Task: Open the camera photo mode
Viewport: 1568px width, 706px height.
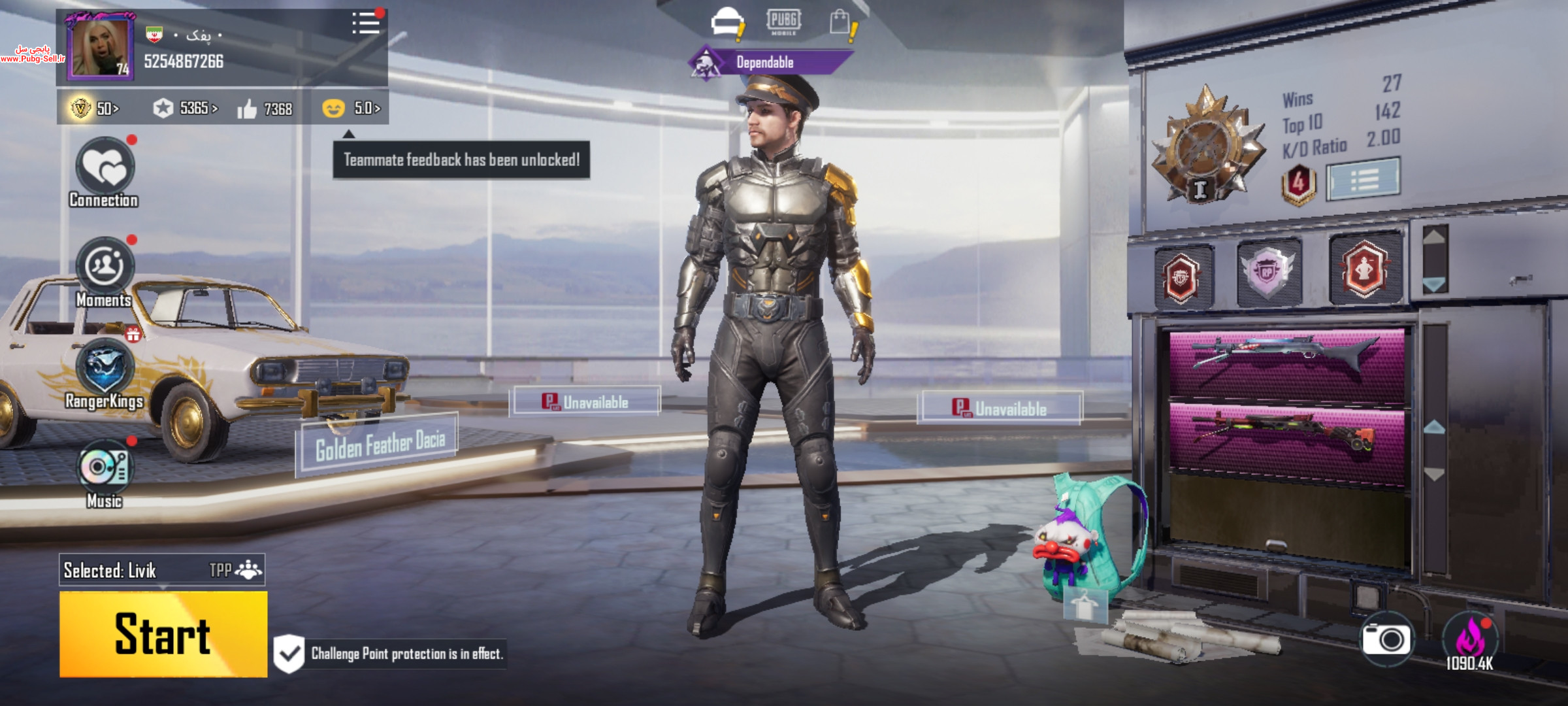Action: [x=1386, y=639]
